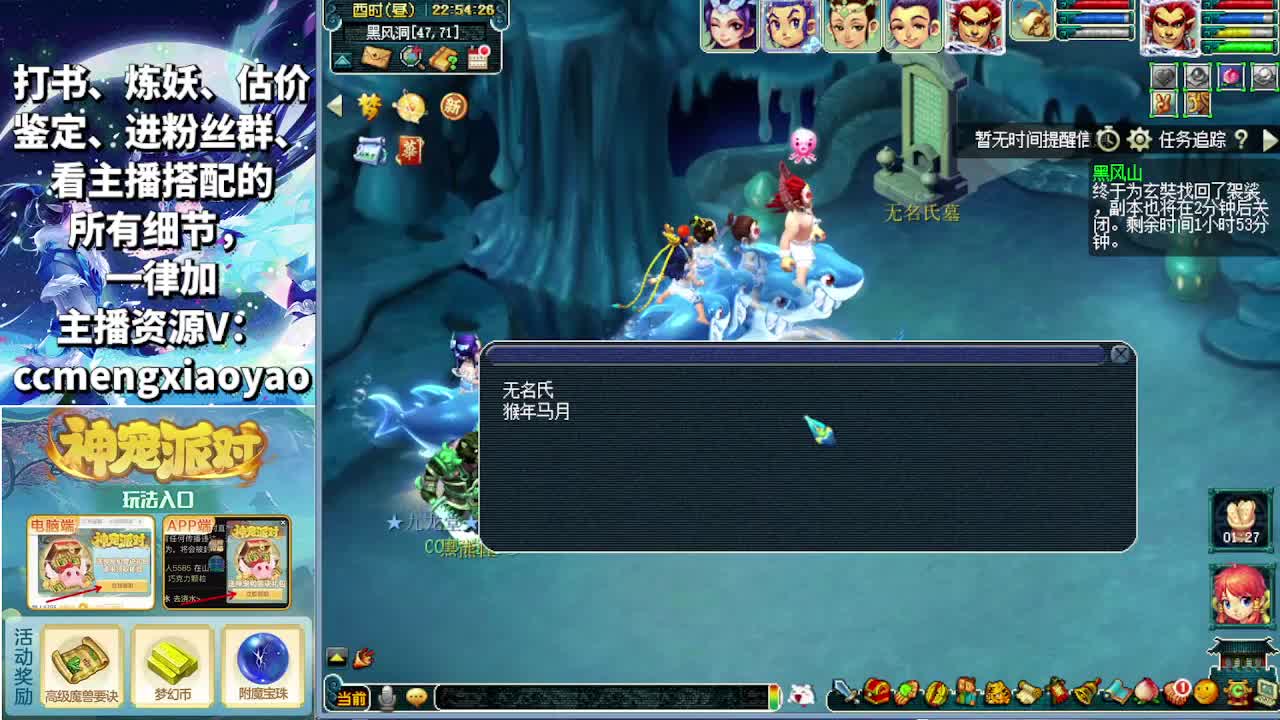
Task: Click the clock reminder icon in the time alert bar
Action: click(x=1108, y=139)
